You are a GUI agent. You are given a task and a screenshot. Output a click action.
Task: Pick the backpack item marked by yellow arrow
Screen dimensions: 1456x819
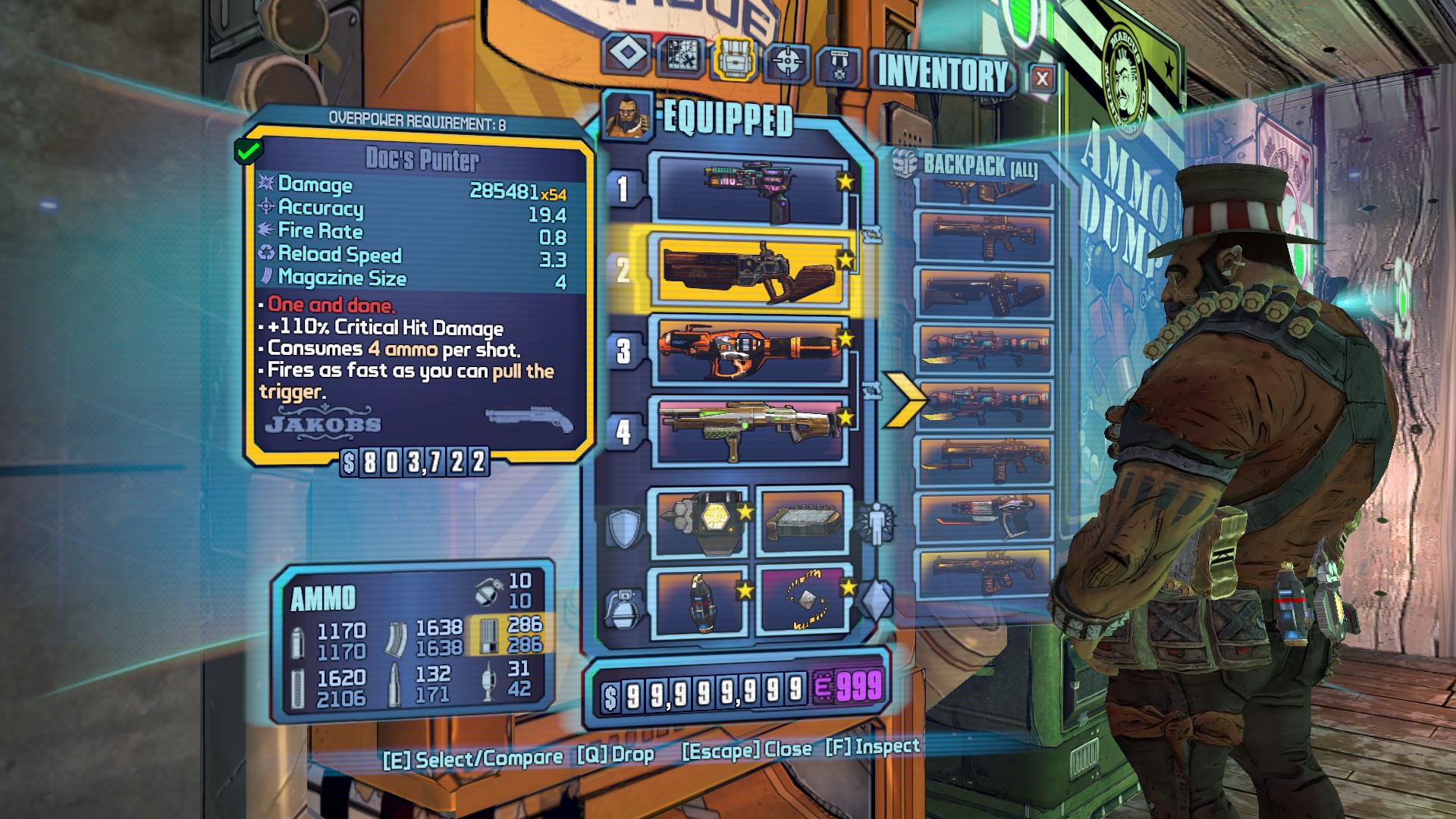984,403
